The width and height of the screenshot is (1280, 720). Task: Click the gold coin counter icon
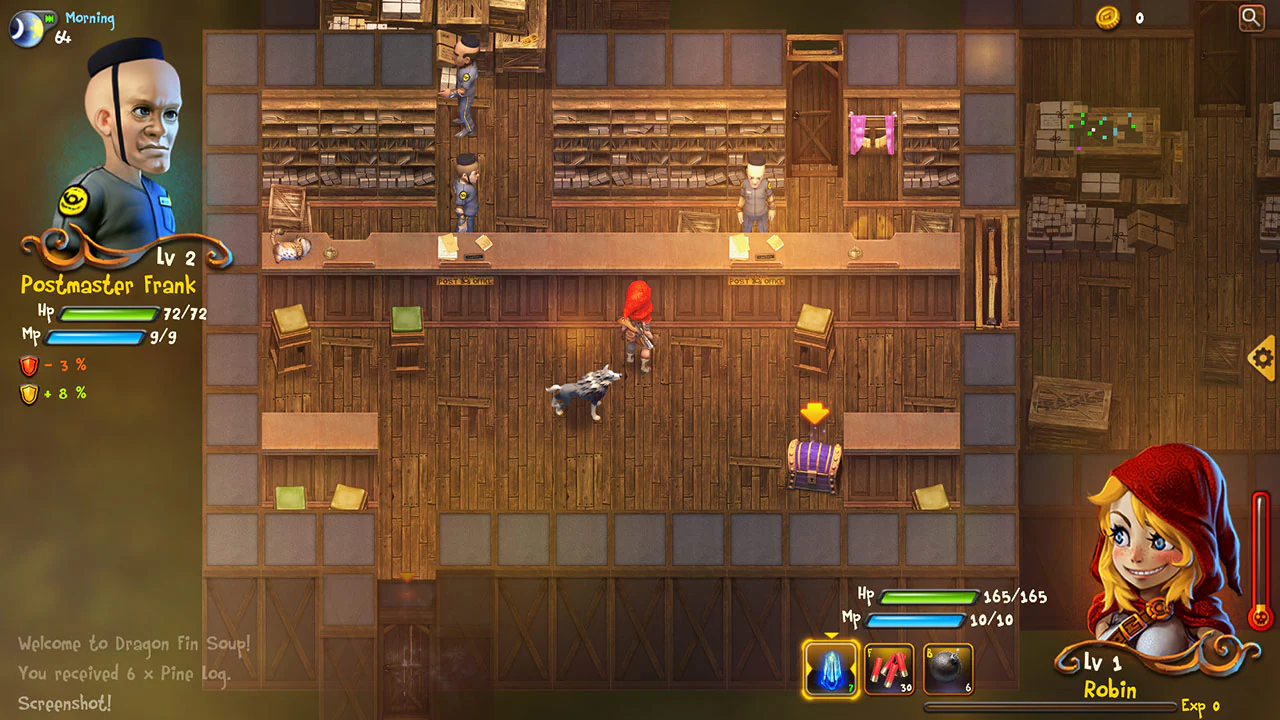pos(1106,17)
